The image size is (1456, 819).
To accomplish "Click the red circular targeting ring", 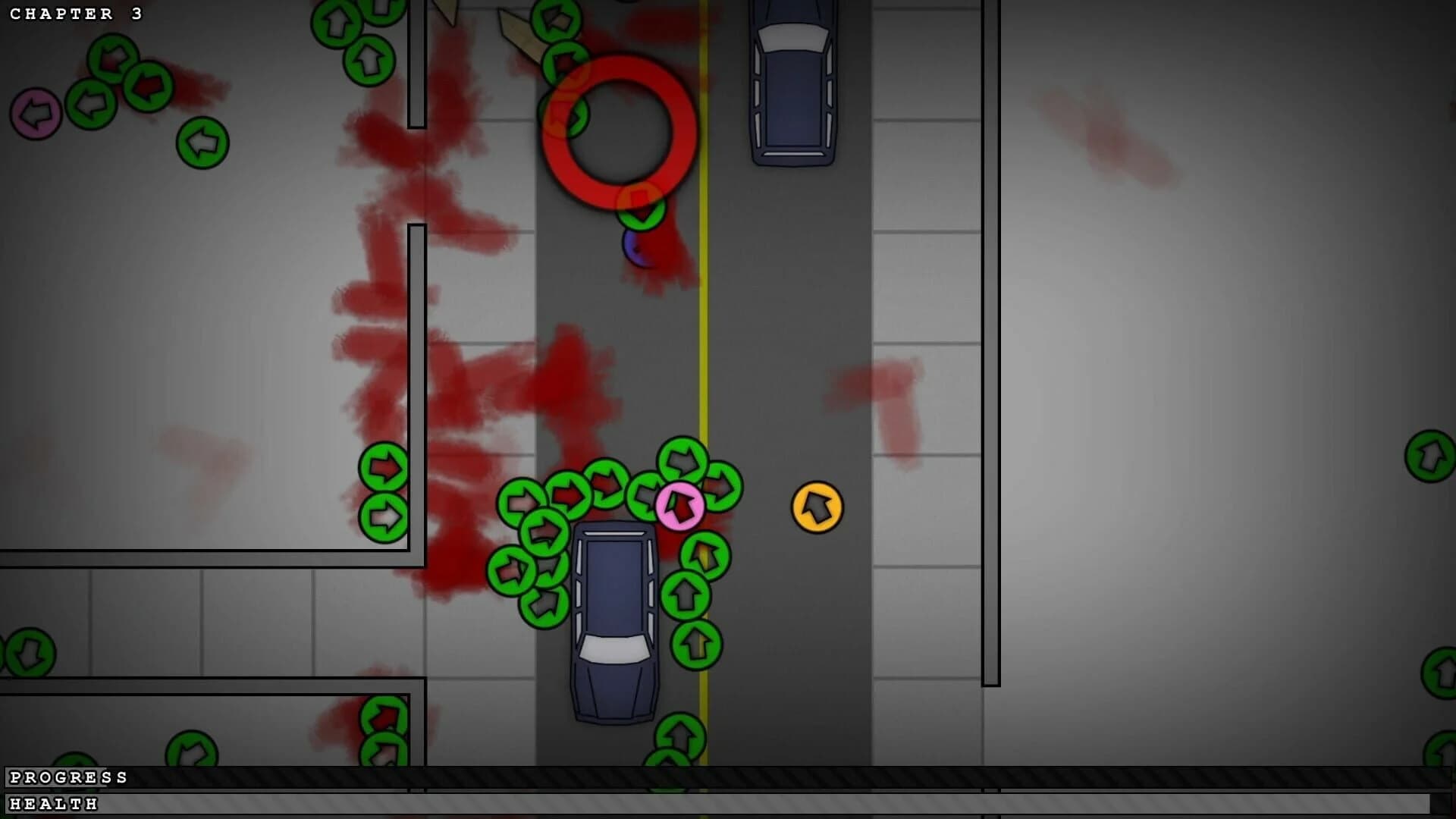I will [x=618, y=133].
